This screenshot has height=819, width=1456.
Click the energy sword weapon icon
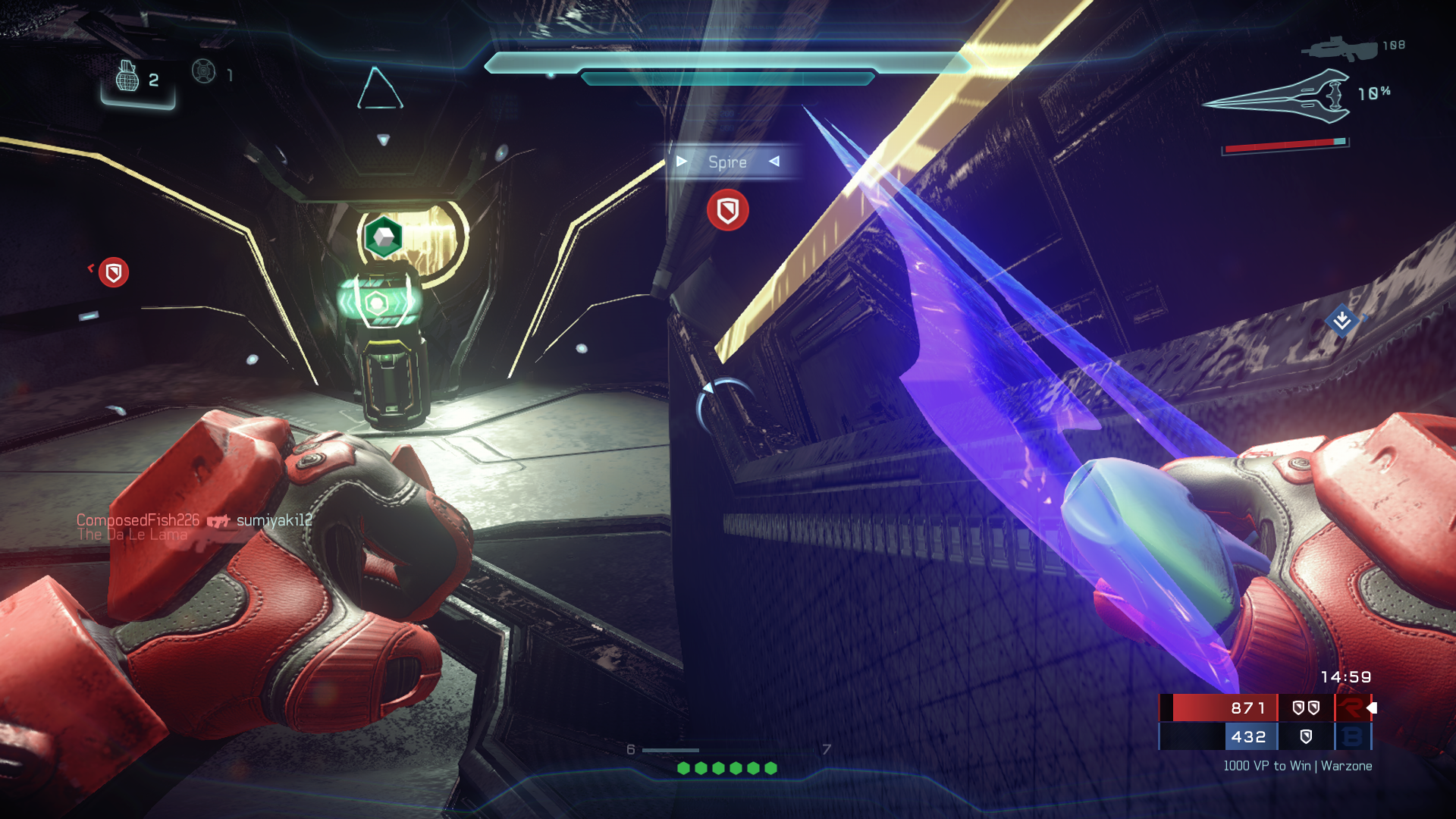[1278, 97]
